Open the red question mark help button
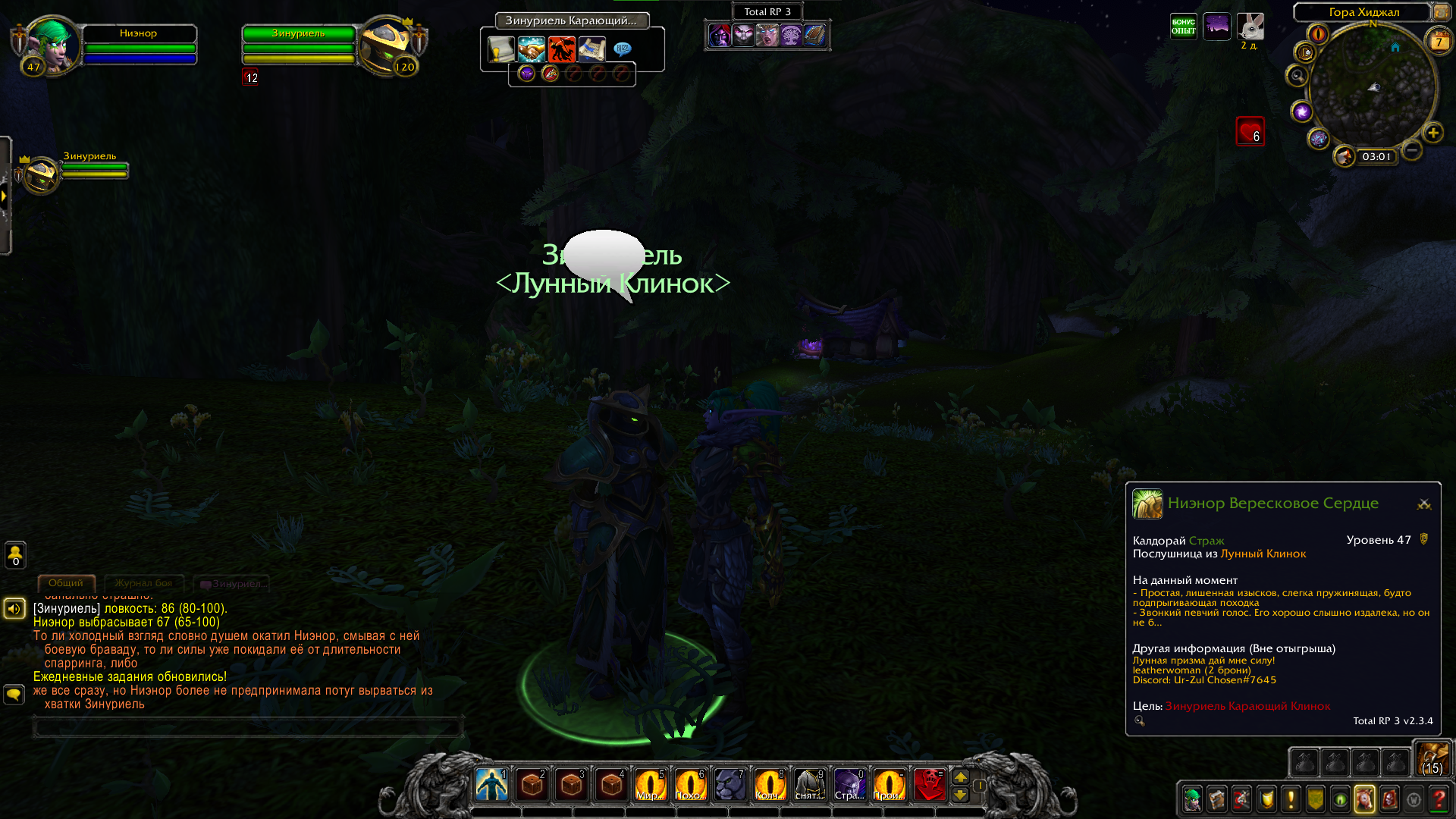This screenshot has width=1456, height=819. (x=1438, y=799)
